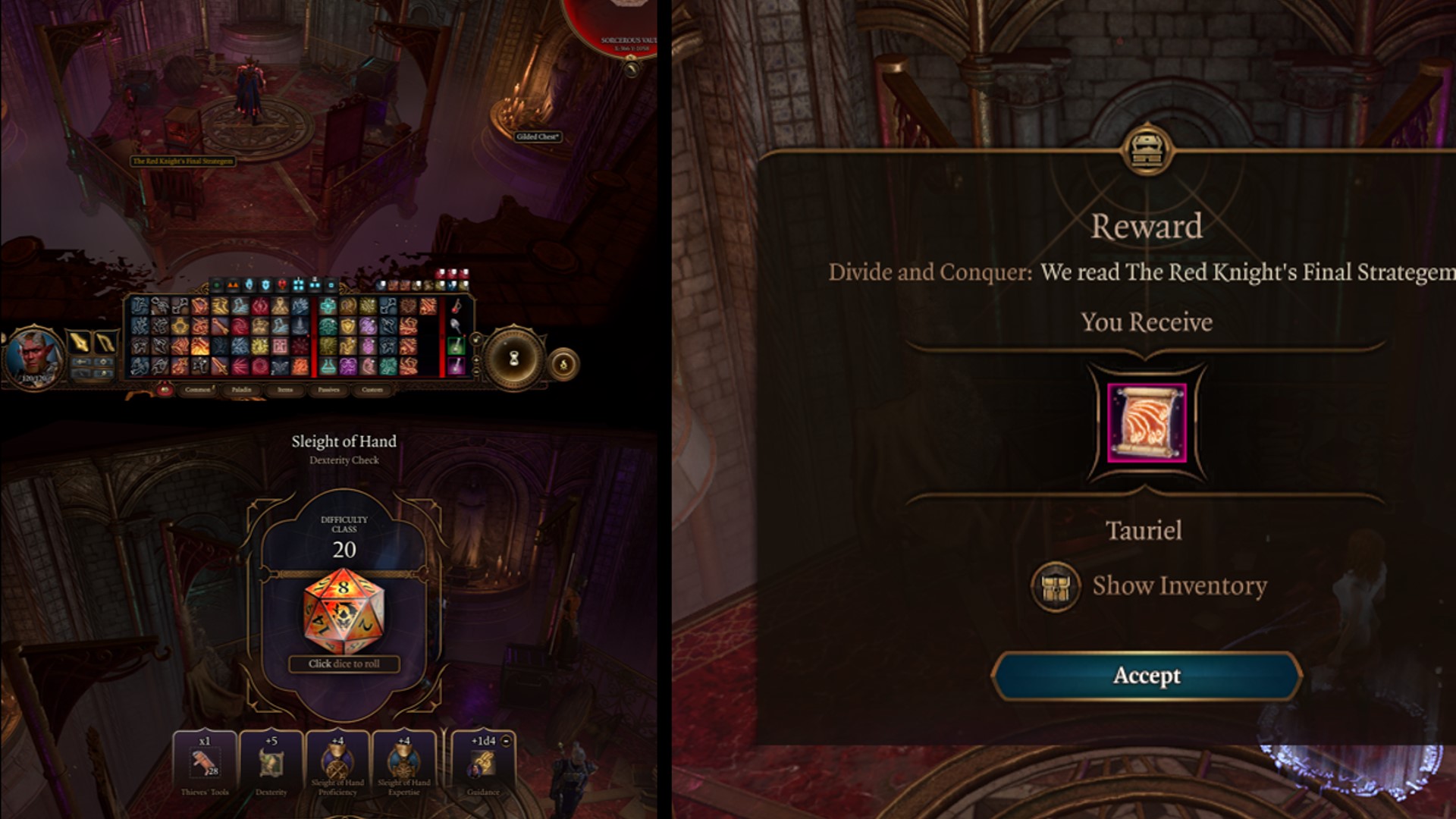Image resolution: width=1456 pixels, height=819 pixels.
Task: Select the reward scroll item icon
Action: (1146, 422)
